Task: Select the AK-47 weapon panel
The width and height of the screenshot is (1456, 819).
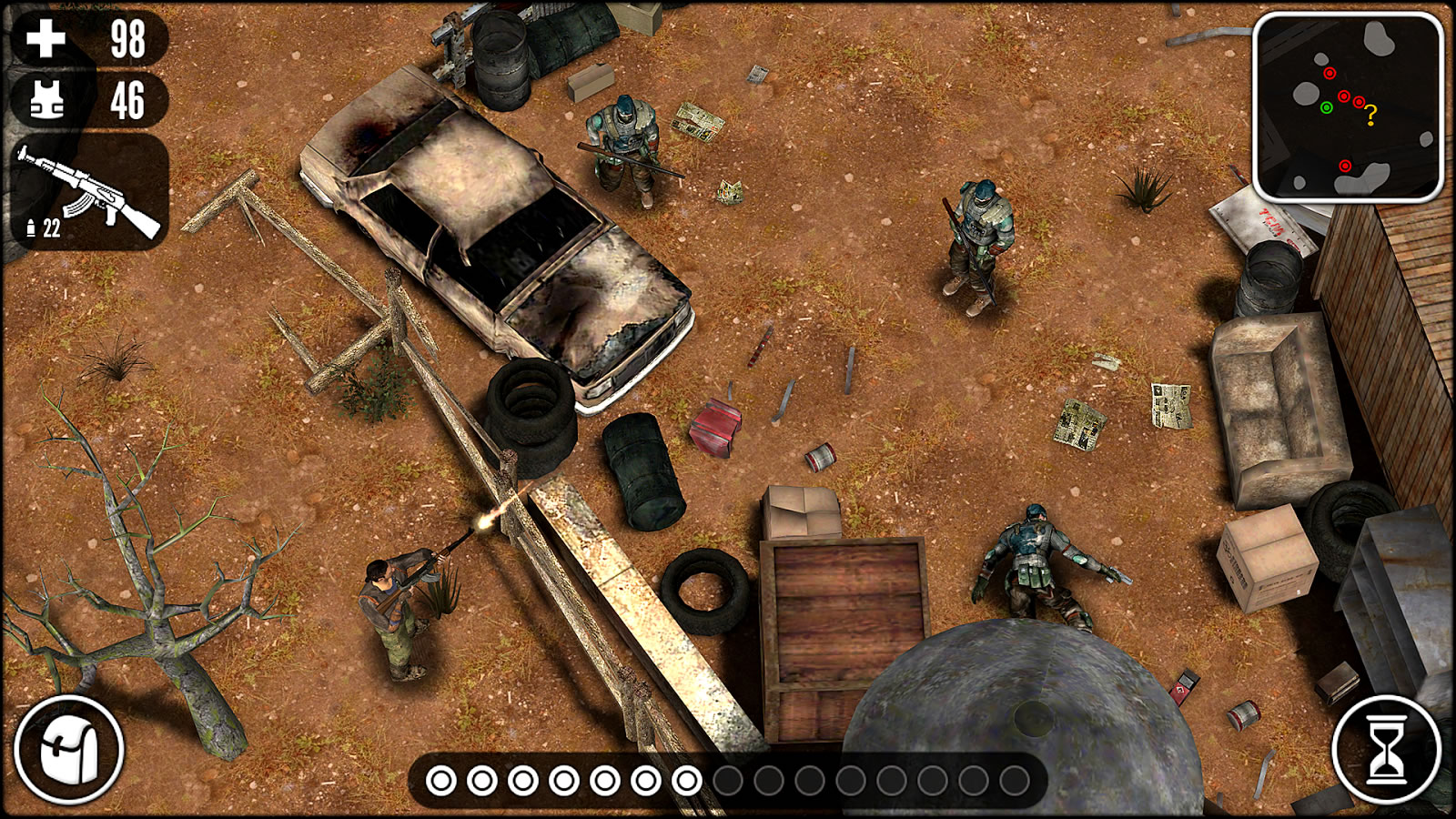Action: click(x=91, y=193)
